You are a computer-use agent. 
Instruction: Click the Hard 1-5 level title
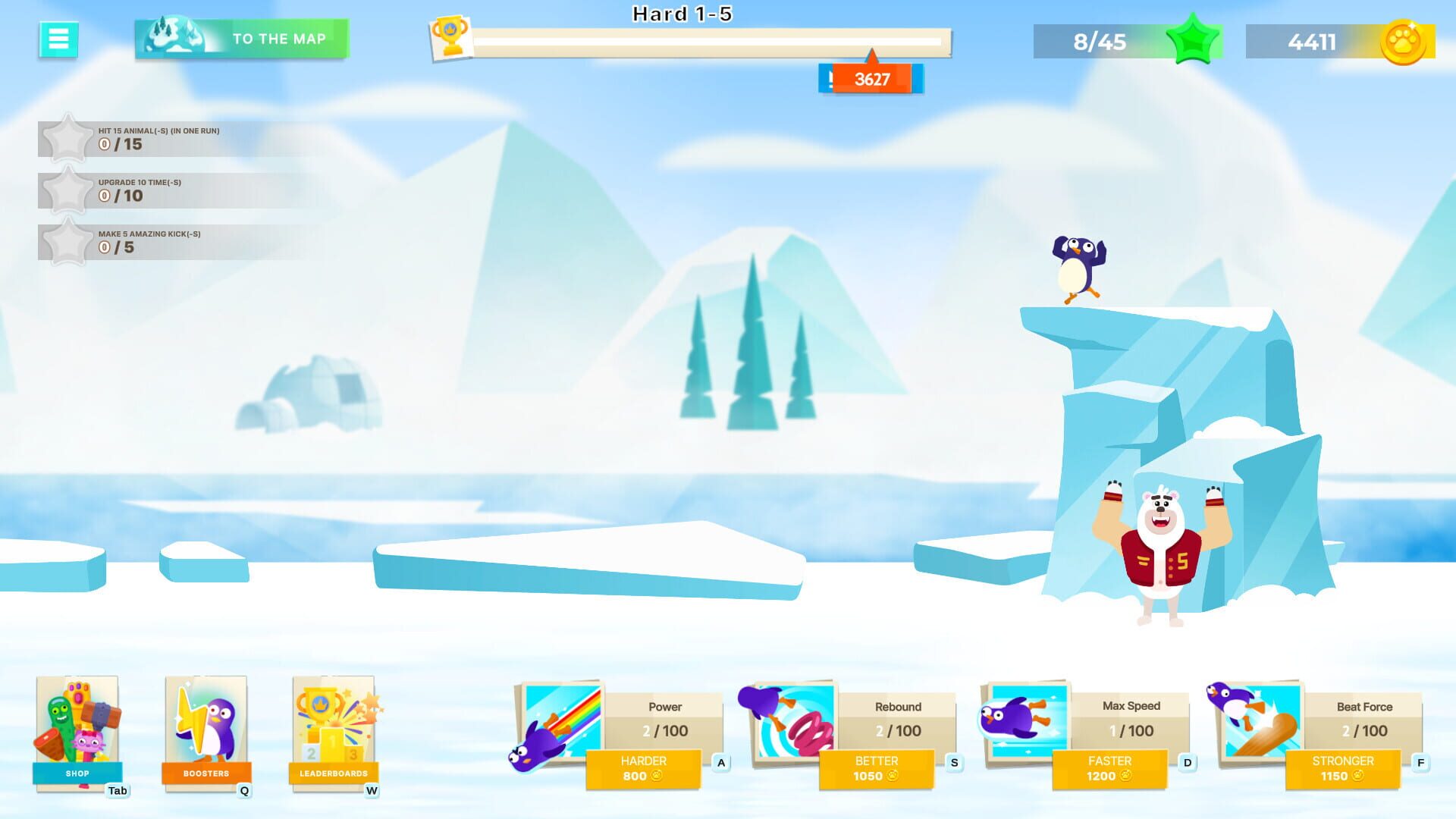(680, 14)
